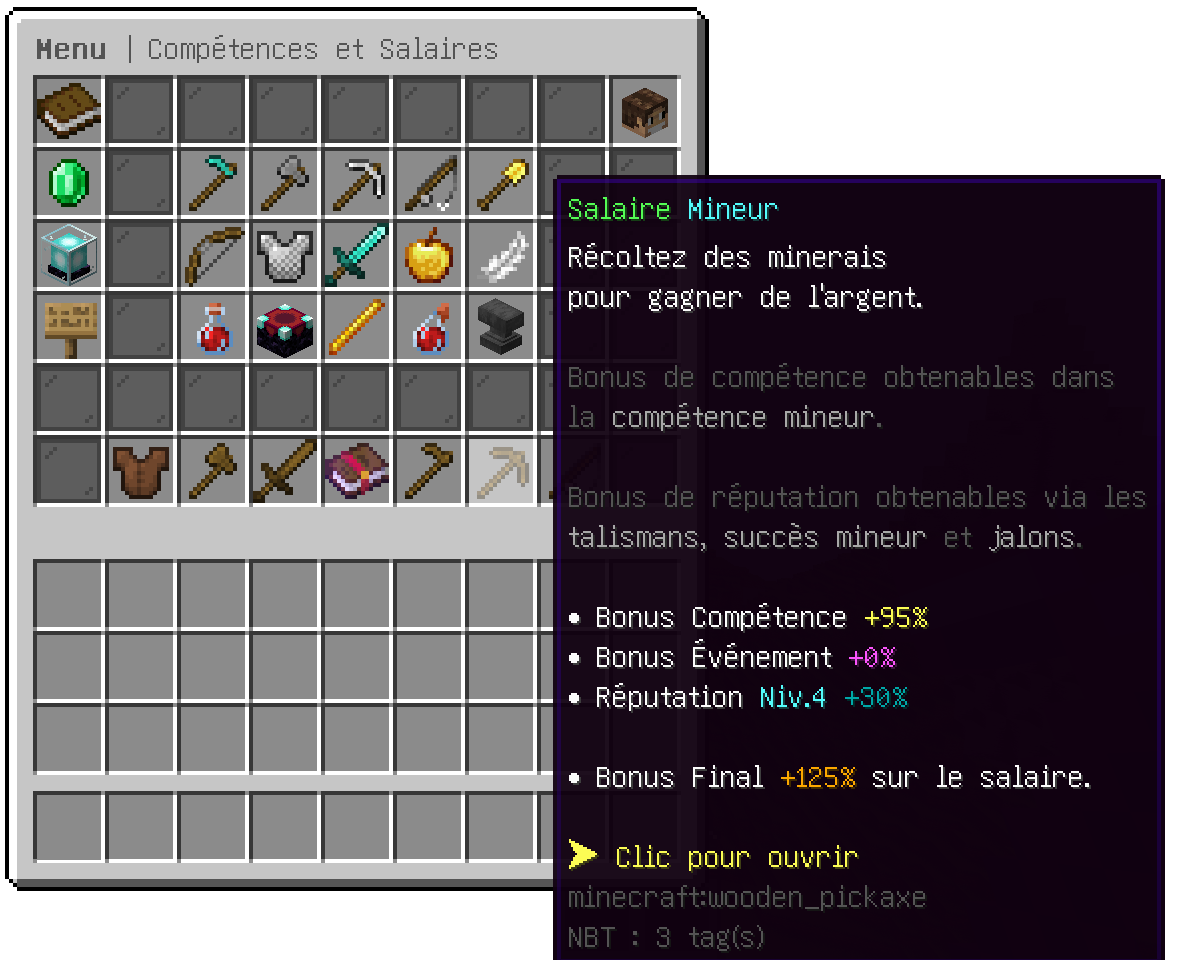Open the brown book item slot
1187x971 pixels.
[69, 110]
